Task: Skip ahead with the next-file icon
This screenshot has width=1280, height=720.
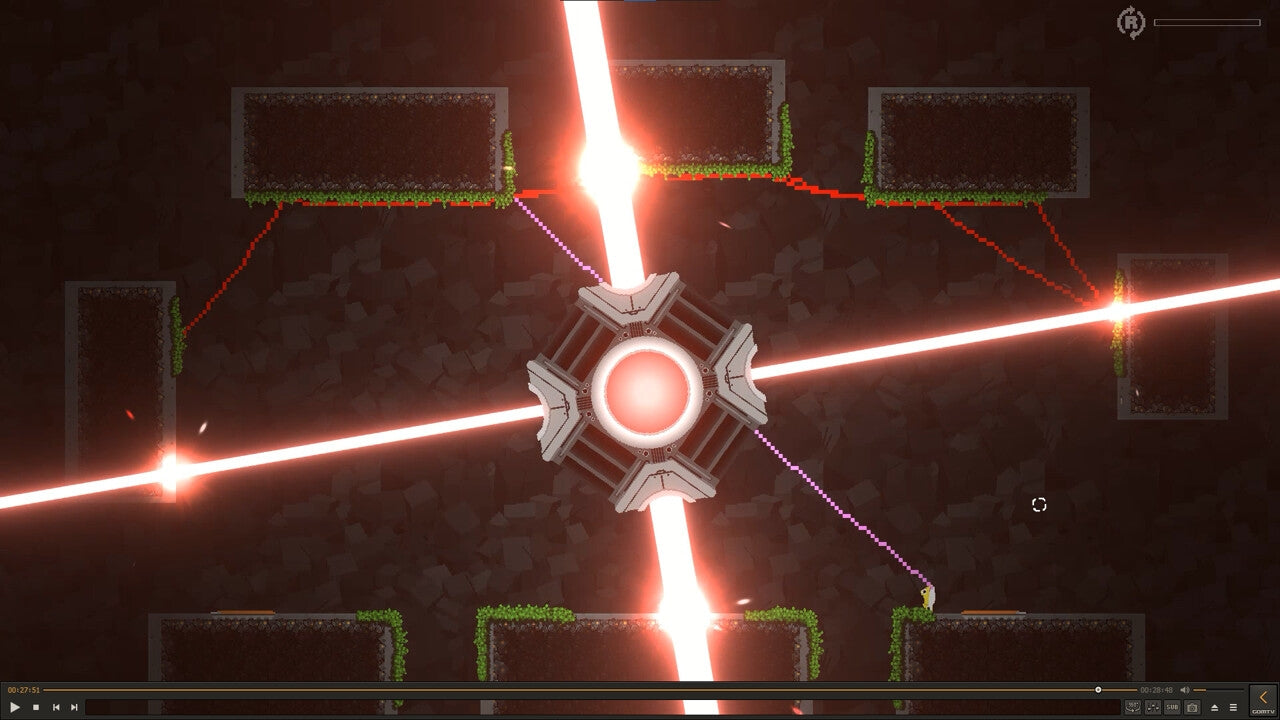Action: 74,707
